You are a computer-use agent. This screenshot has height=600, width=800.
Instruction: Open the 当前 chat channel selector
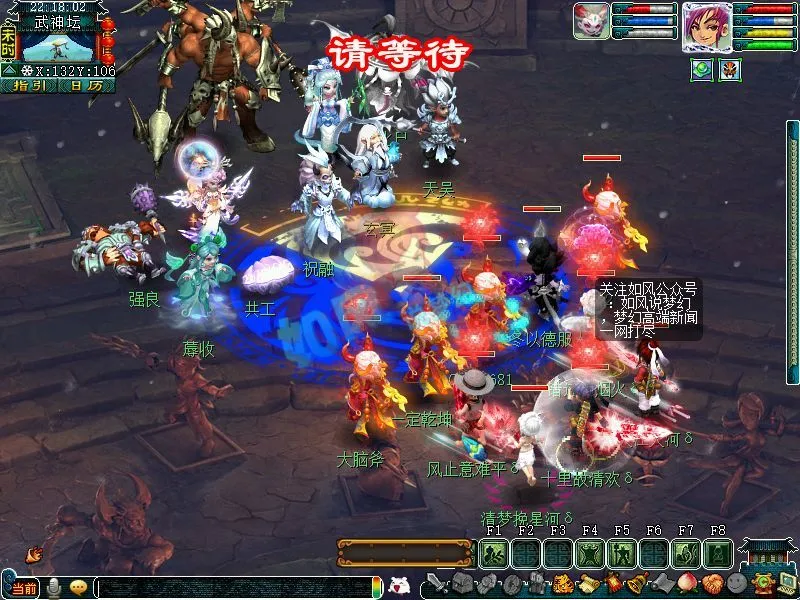25,588
